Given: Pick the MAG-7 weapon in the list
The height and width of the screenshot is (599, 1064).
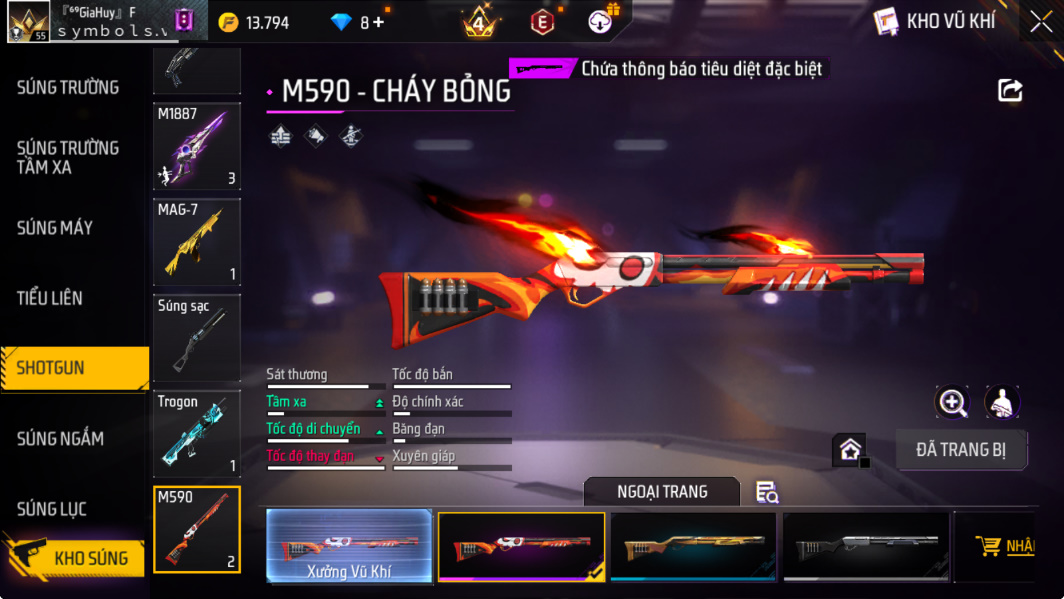Looking at the screenshot, I should [197, 242].
